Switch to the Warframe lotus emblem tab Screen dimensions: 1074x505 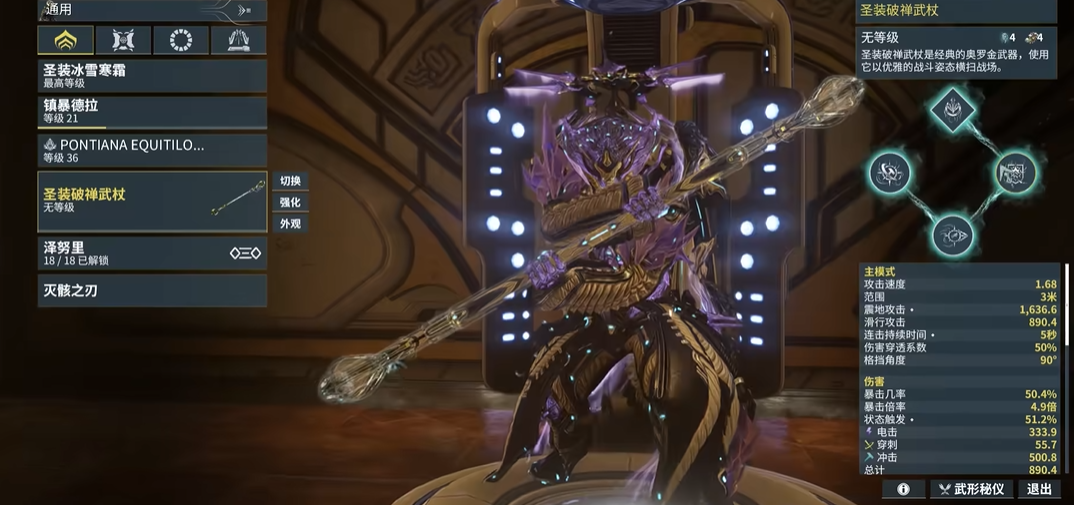pyautogui.click(x=66, y=40)
